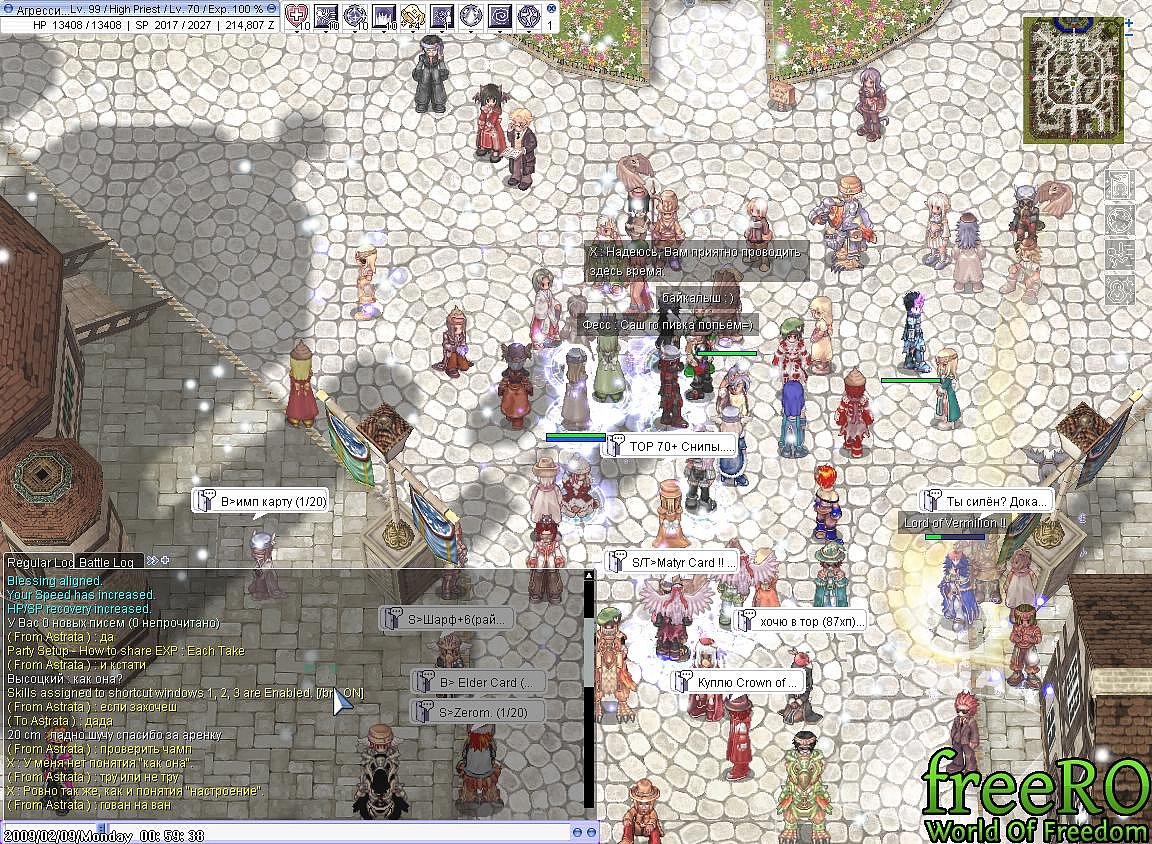Enter the "Куплю Crown of" chat room
The width and height of the screenshot is (1152, 844).
[x=738, y=682]
